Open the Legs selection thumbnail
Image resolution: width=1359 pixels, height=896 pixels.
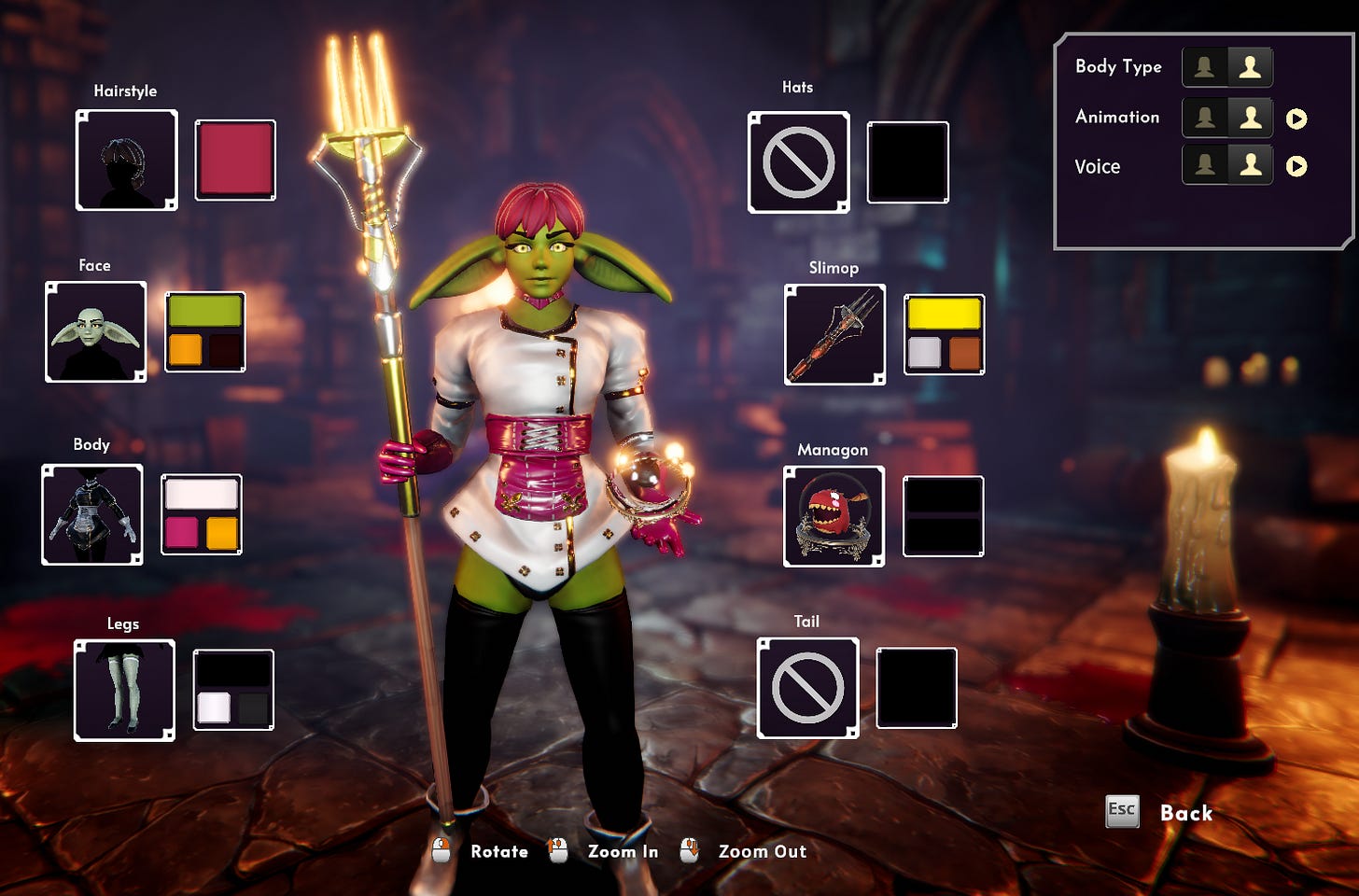pyautogui.click(x=124, y=690)
